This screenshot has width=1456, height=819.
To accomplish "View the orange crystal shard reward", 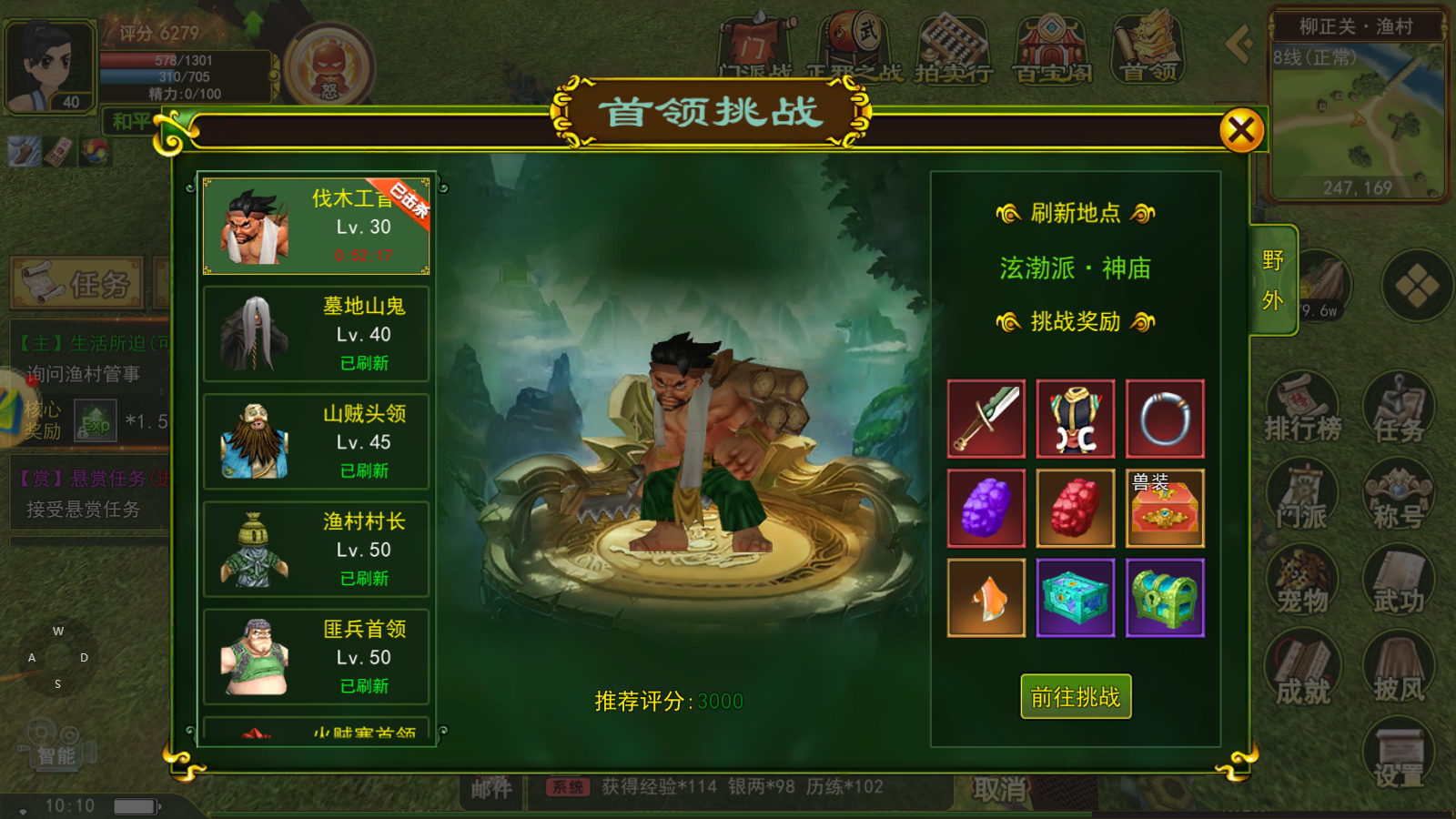I will [x=986, y=598].
